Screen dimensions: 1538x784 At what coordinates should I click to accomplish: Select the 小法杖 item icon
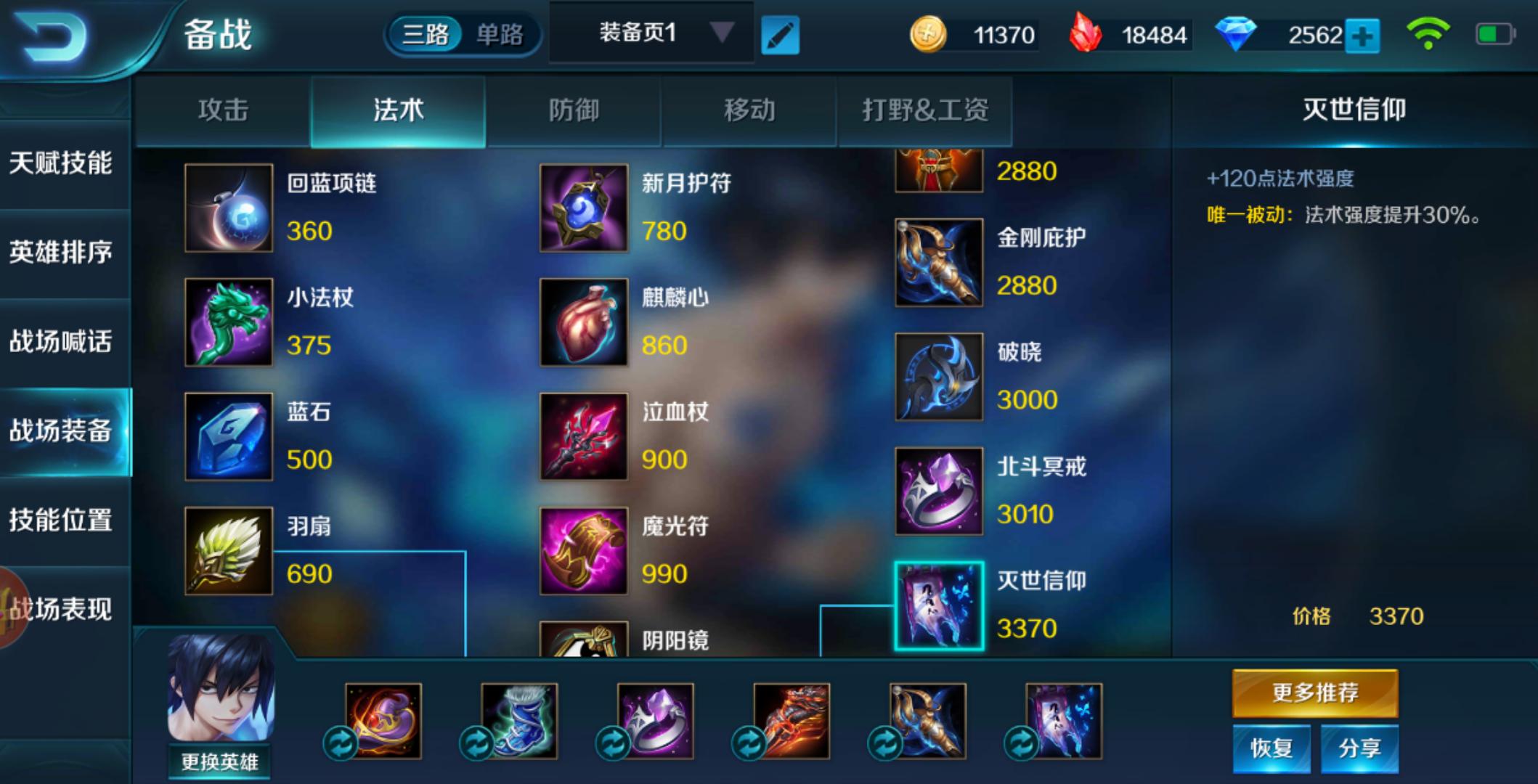[228, 322]
